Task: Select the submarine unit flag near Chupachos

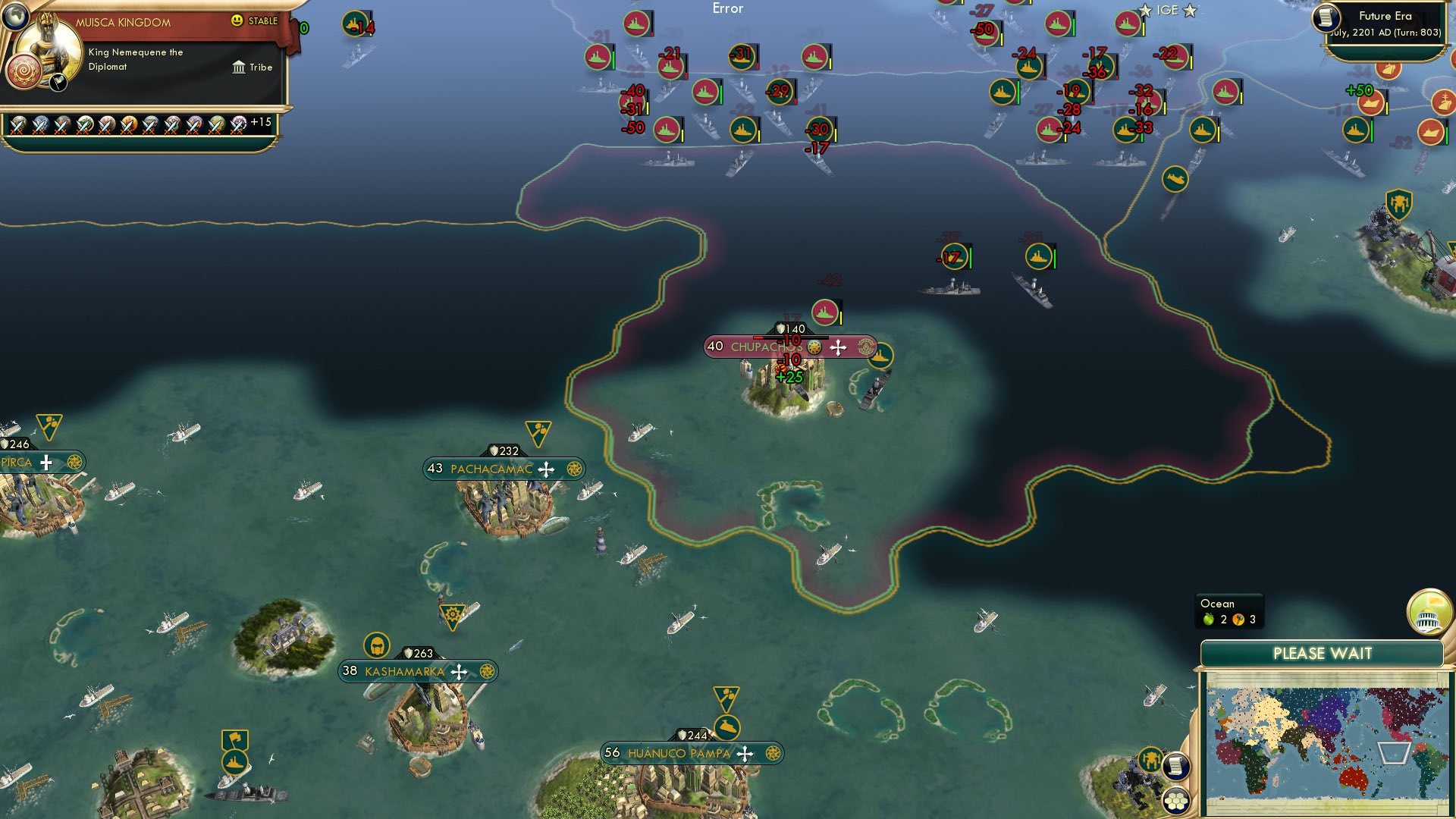Action: 882,353
